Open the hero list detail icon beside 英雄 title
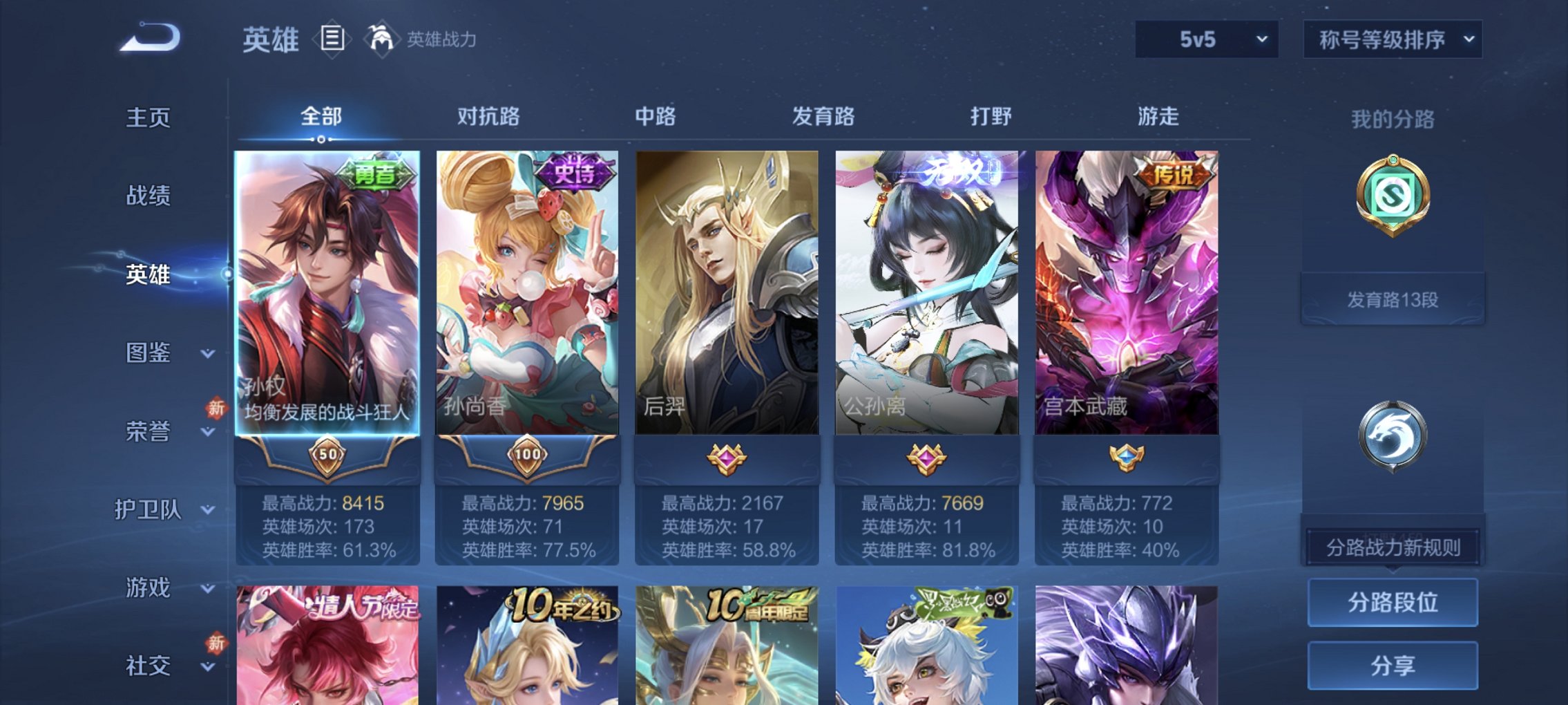Screen dimensions: 1568x705 tap(332, 39)
